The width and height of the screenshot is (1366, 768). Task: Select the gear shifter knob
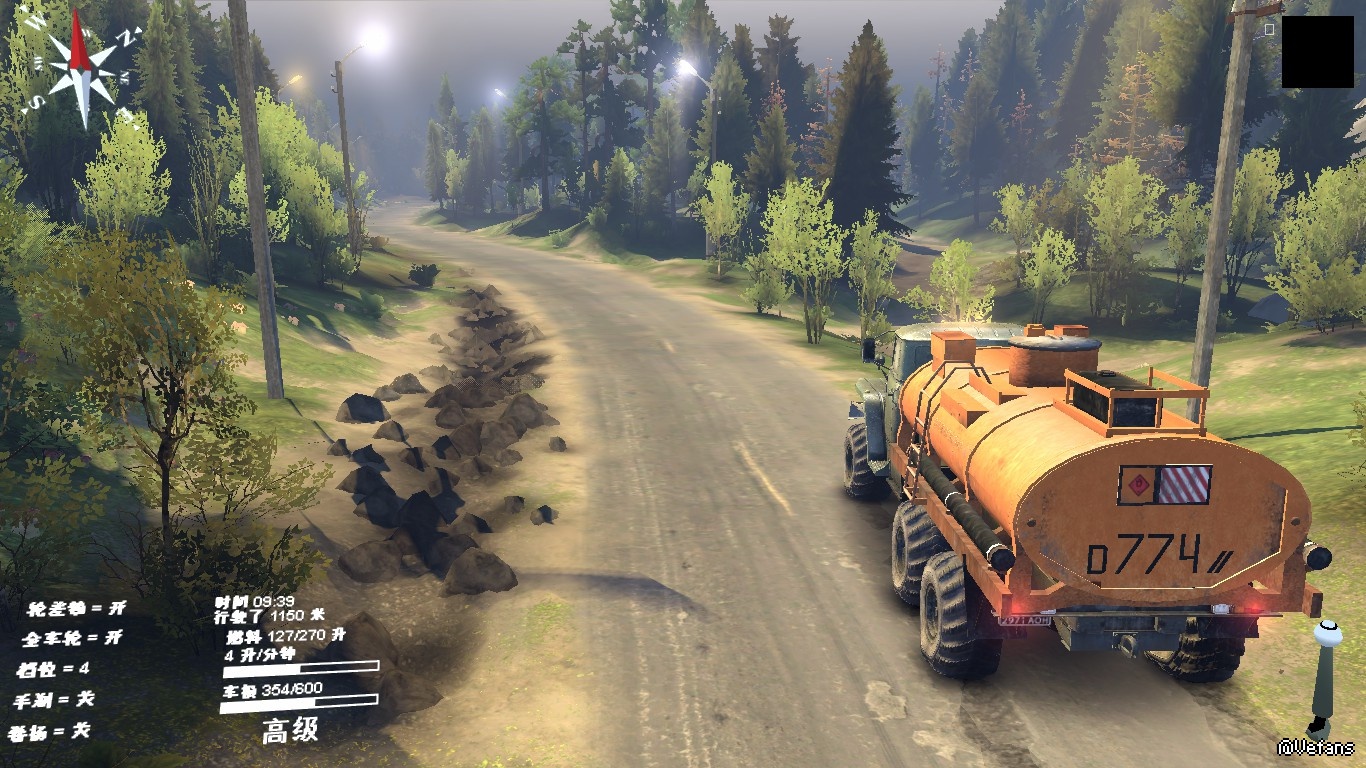click(1328, 635)
